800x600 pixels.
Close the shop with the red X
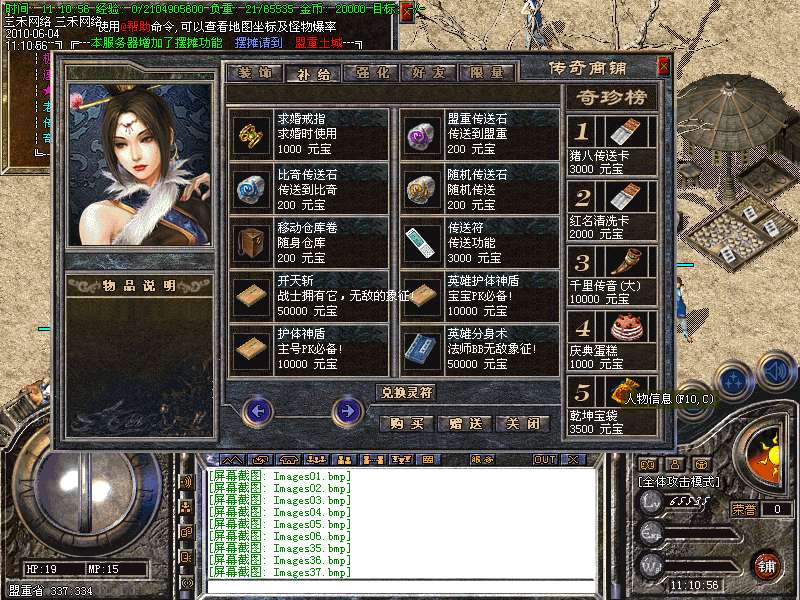click(663, 68)
